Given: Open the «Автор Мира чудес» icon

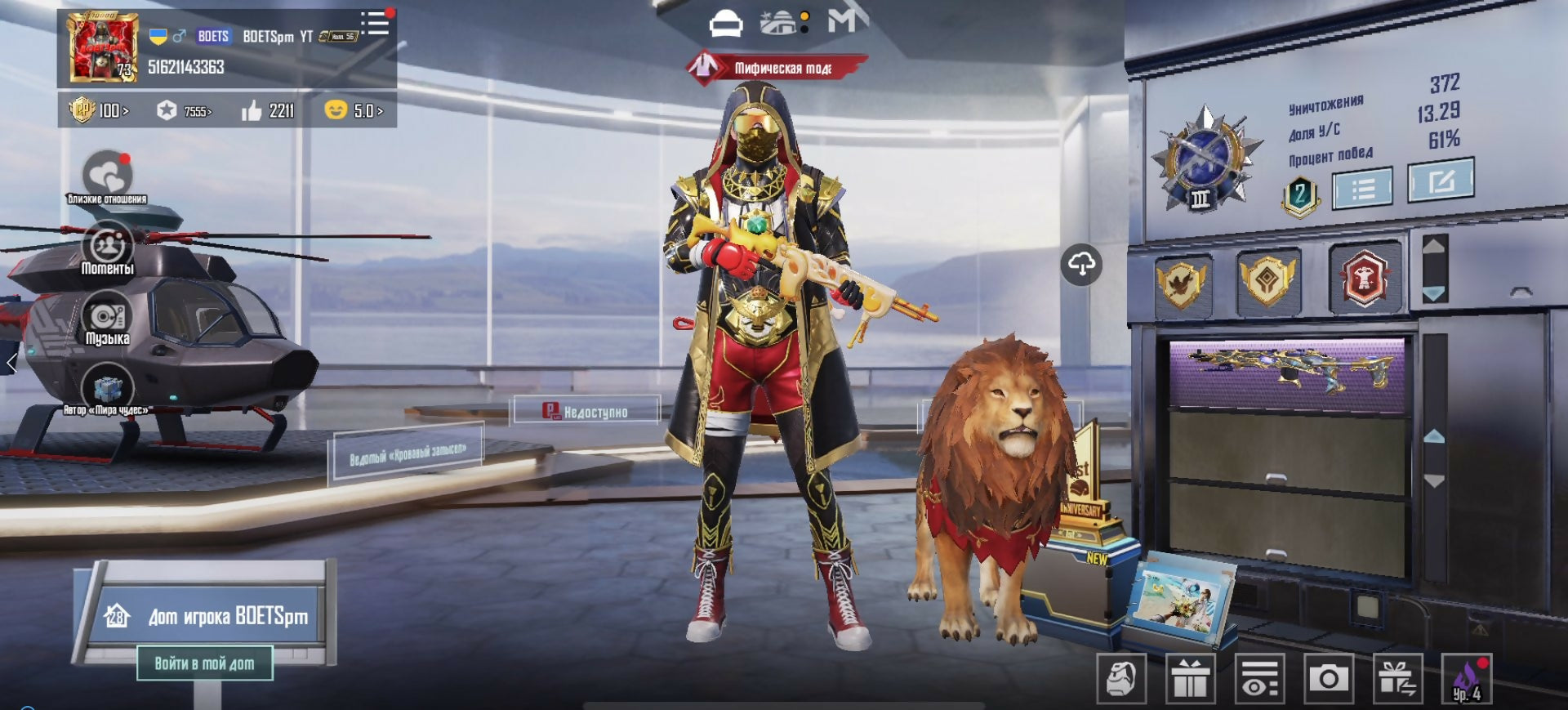Looking at the screenshot, I should point(107,390).
